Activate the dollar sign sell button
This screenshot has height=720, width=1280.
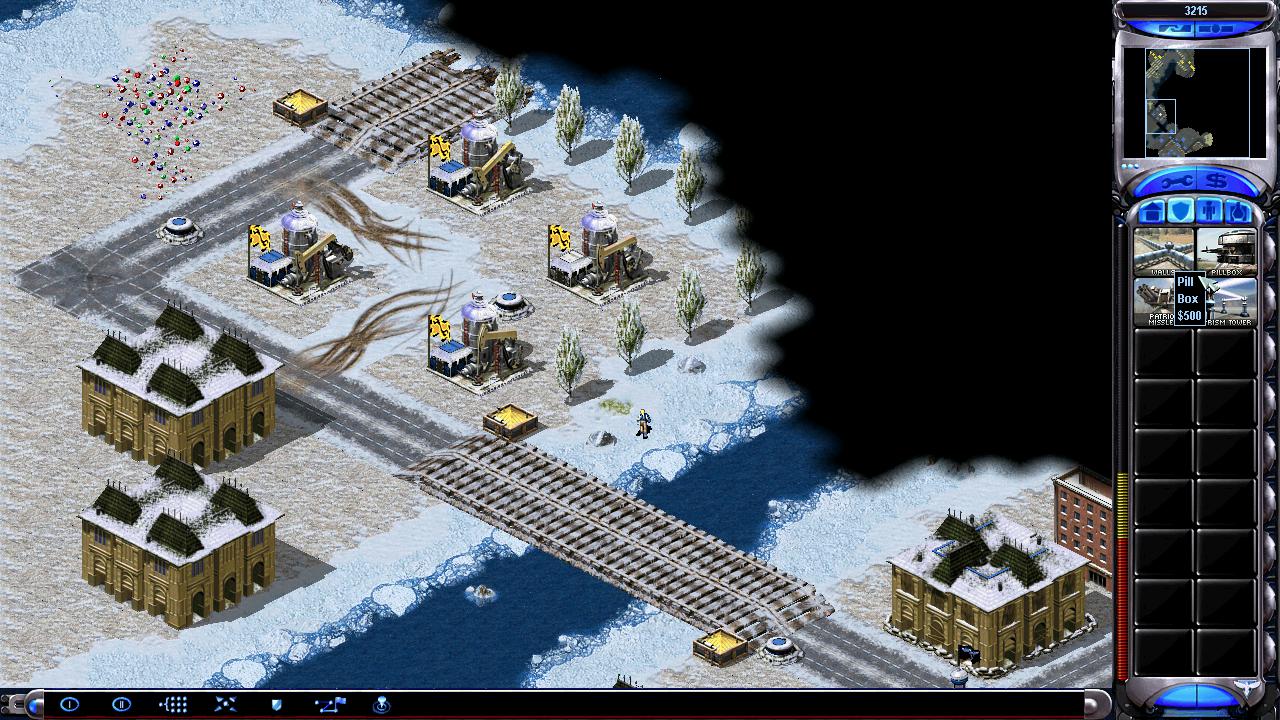tap(1216, 181)
